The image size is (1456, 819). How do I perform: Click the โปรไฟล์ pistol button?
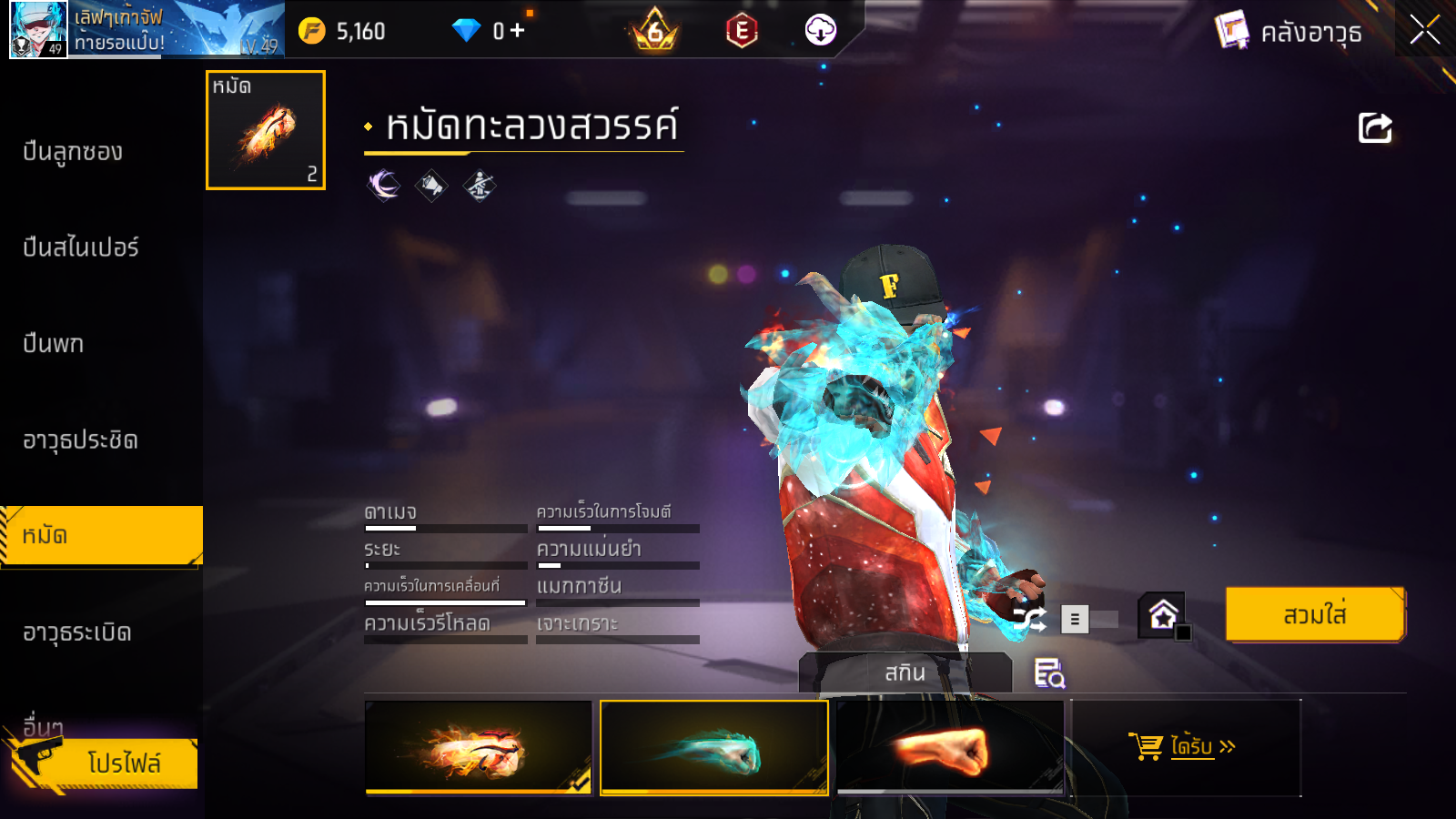coord(105,763)
